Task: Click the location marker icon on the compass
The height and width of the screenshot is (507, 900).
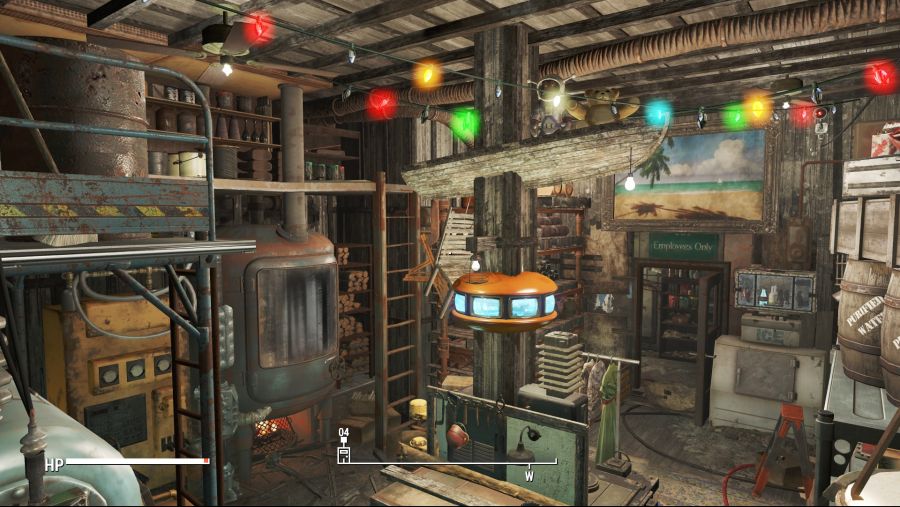Action: click(344, 453)
